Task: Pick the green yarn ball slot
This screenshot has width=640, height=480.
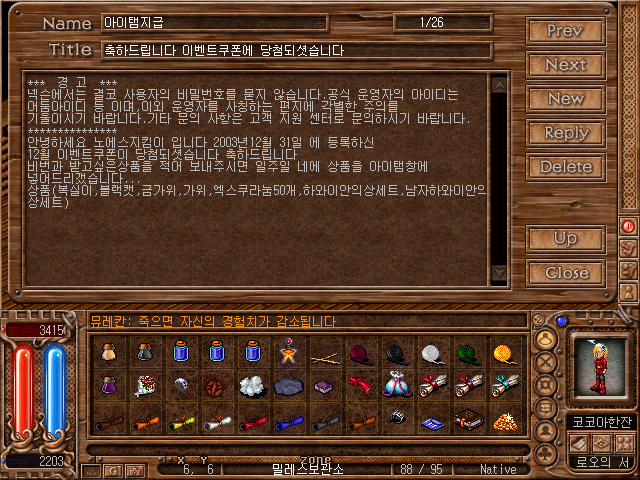Action: click(x=467, y=353)
